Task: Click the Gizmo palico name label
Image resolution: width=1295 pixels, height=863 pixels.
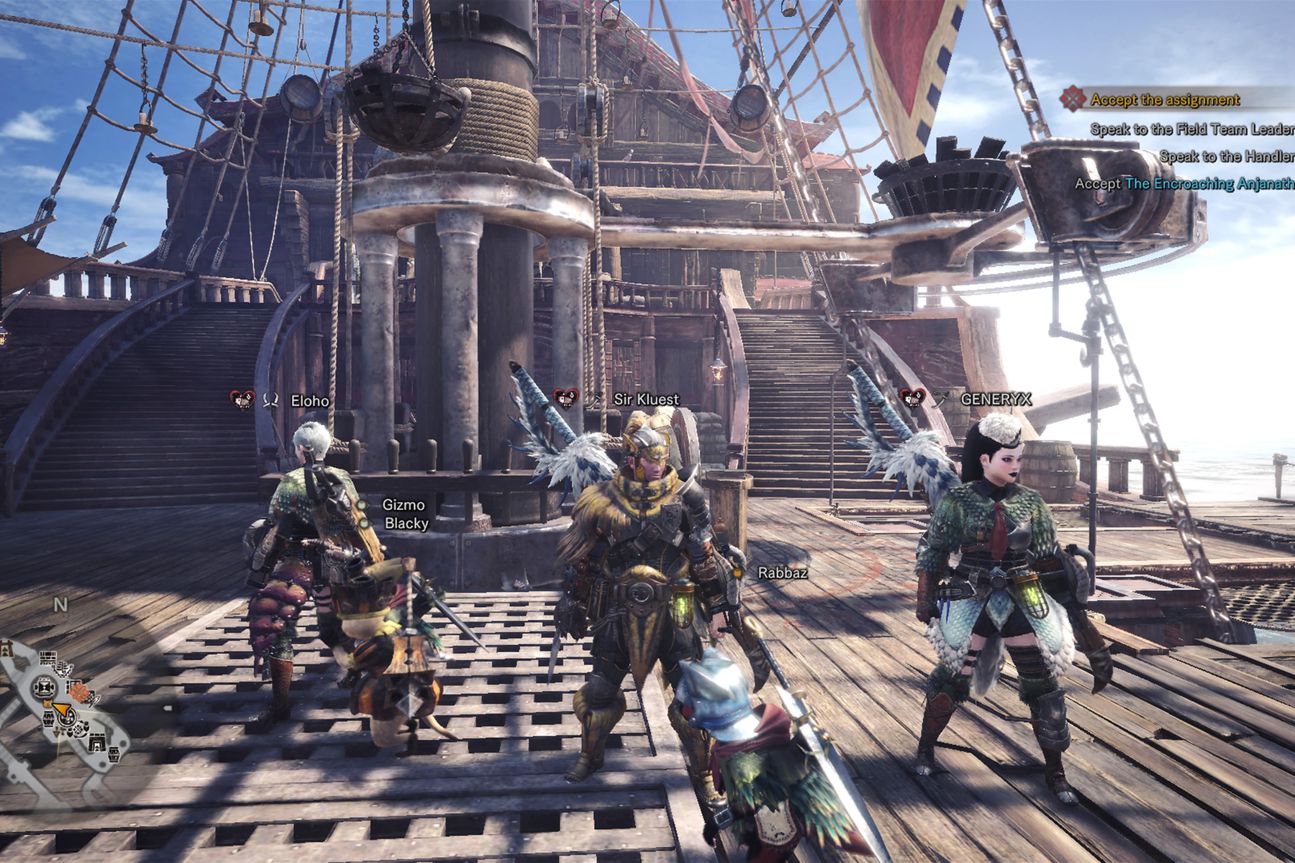Action: pyautogui.click(x=404, y=503)
